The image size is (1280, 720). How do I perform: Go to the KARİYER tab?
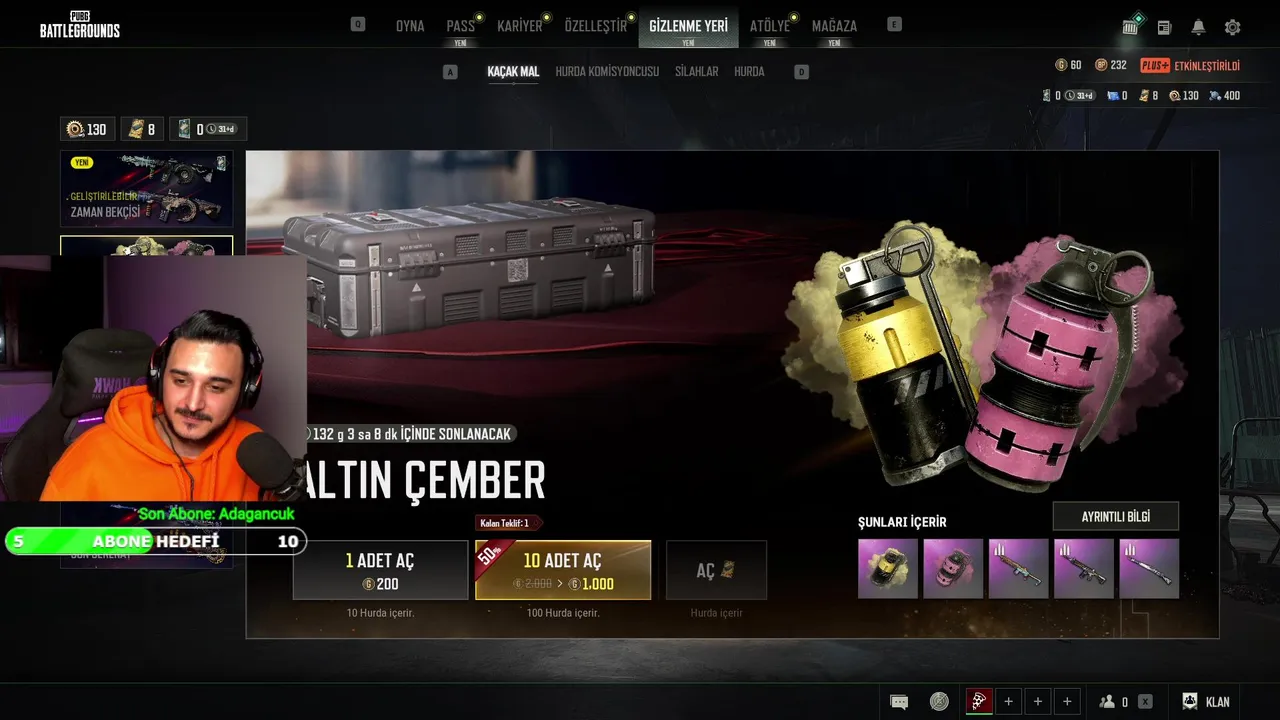tap(520, 26)
